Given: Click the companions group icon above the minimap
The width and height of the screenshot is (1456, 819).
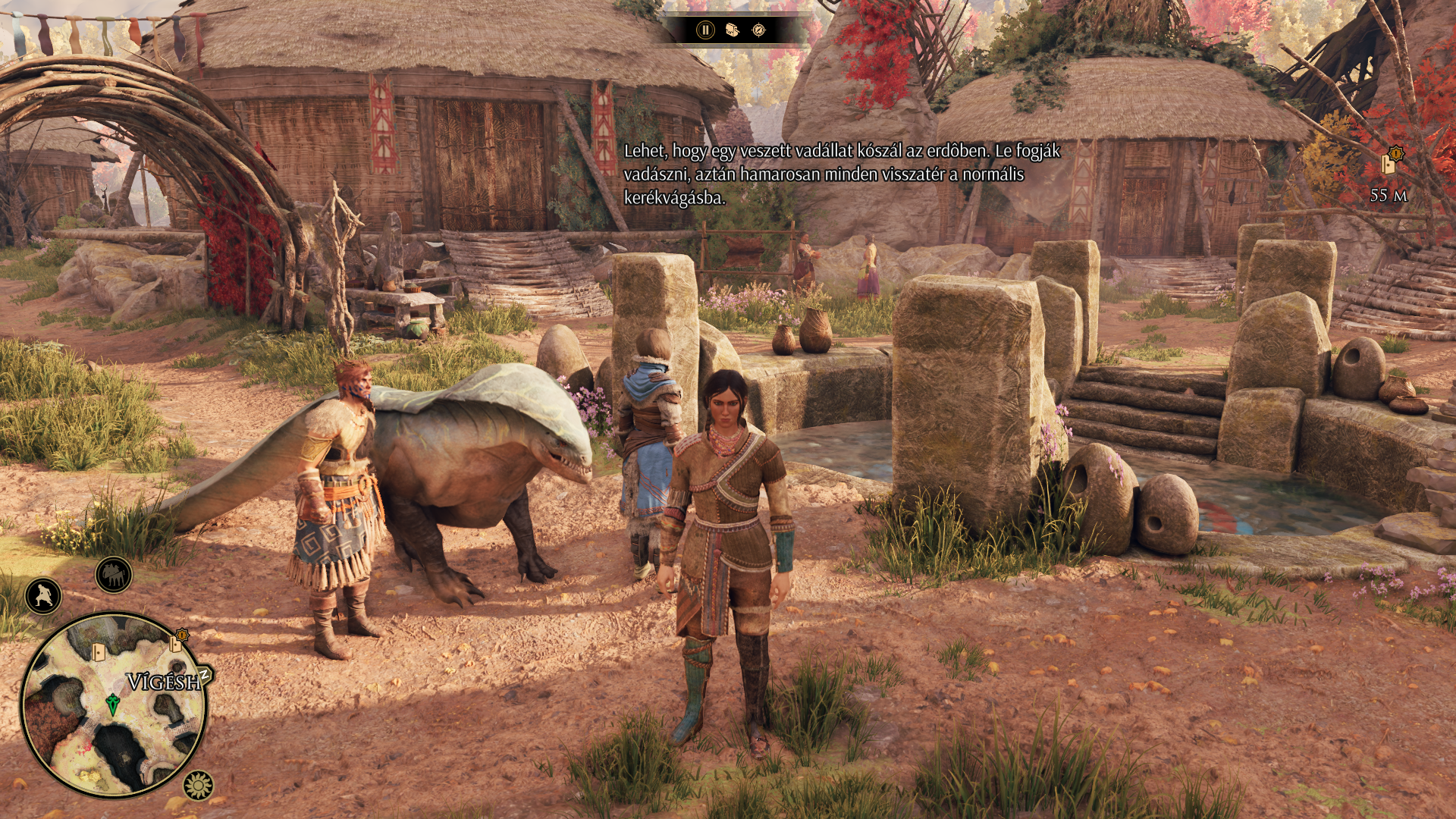Looking at the screenshot, I should click(114, 575).
